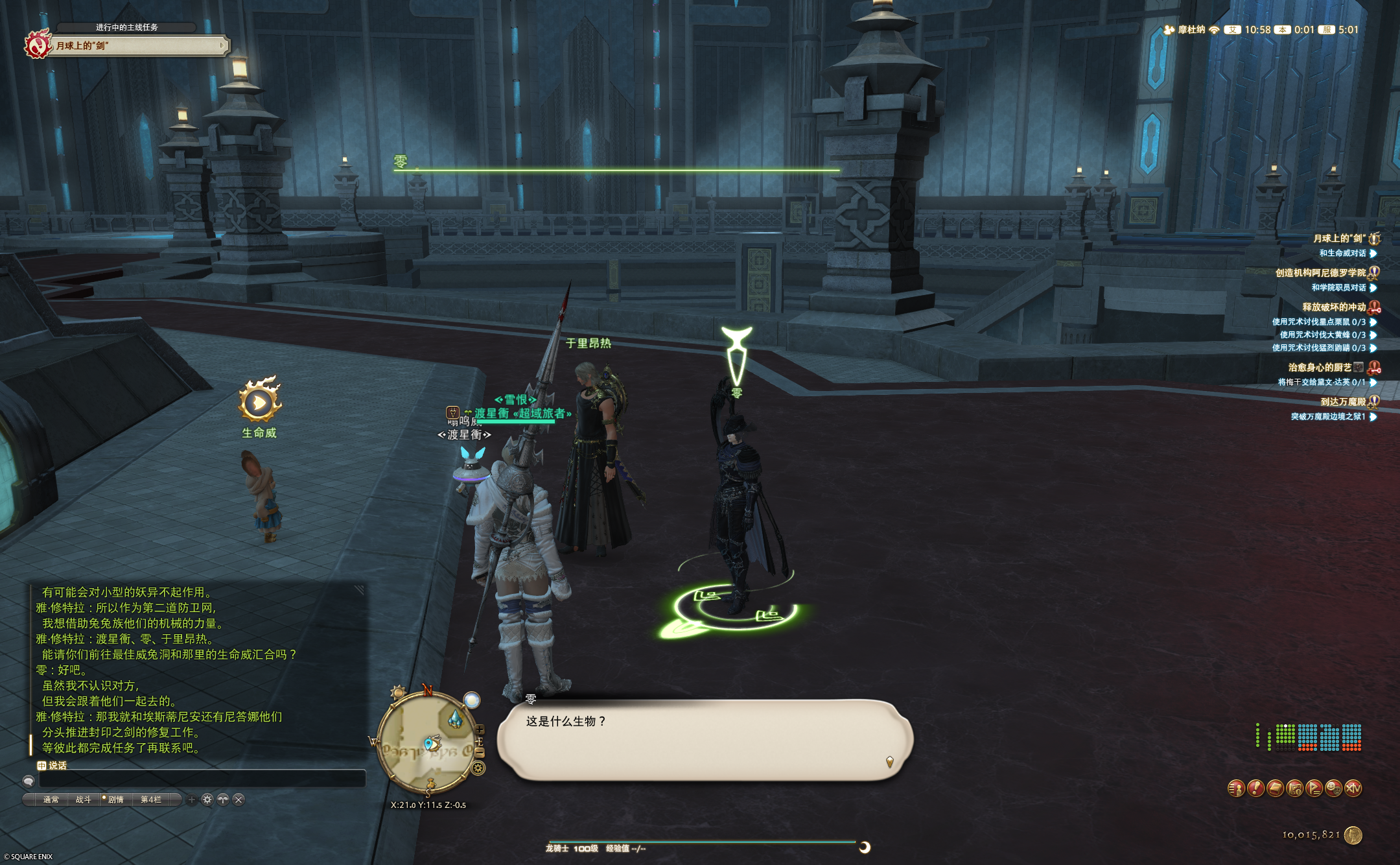The height and width of the screenshot is (865, 1400).
Task: Select the 释放破坏的冲动 quest in the tracker
Action: point(1334,307)
